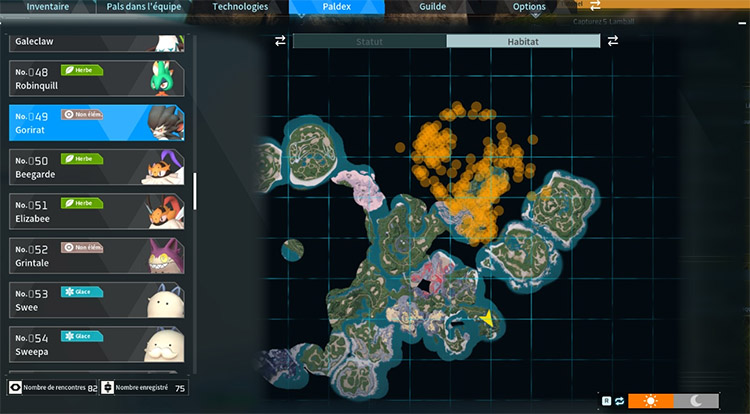The image size is (750, 414).
Task: Select No.049 Gorirat entry
Action: [100, 123]
